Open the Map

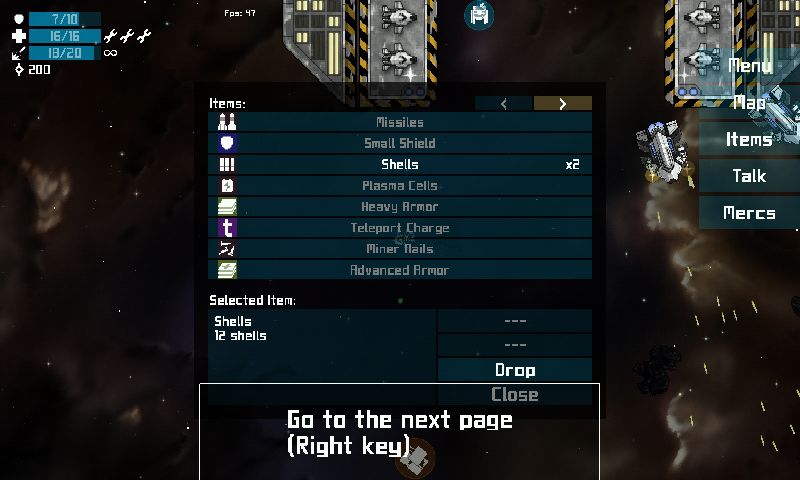[x=749, y=102]
